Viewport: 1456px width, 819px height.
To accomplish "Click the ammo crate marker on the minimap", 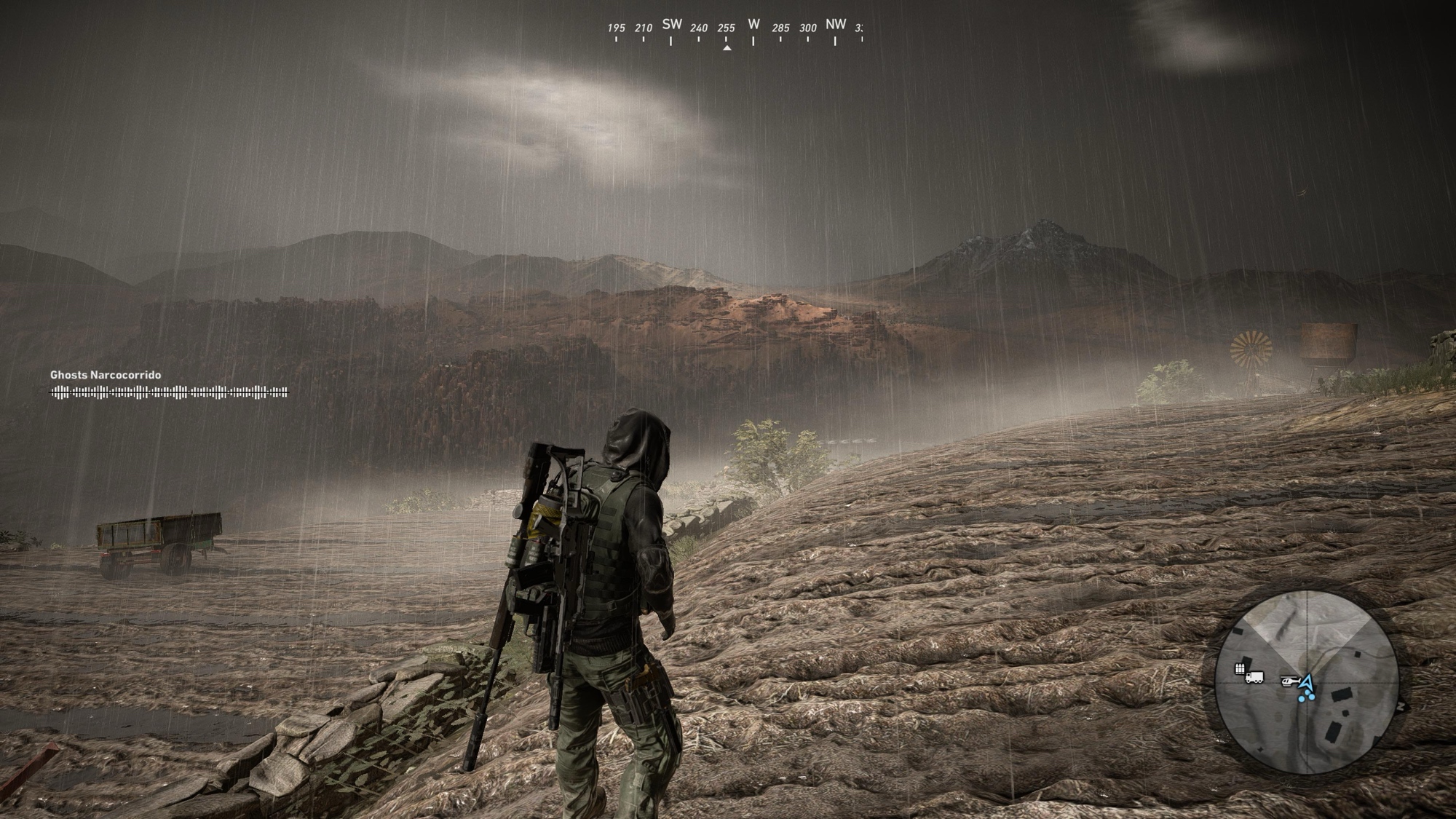I will coord(1240,668).
